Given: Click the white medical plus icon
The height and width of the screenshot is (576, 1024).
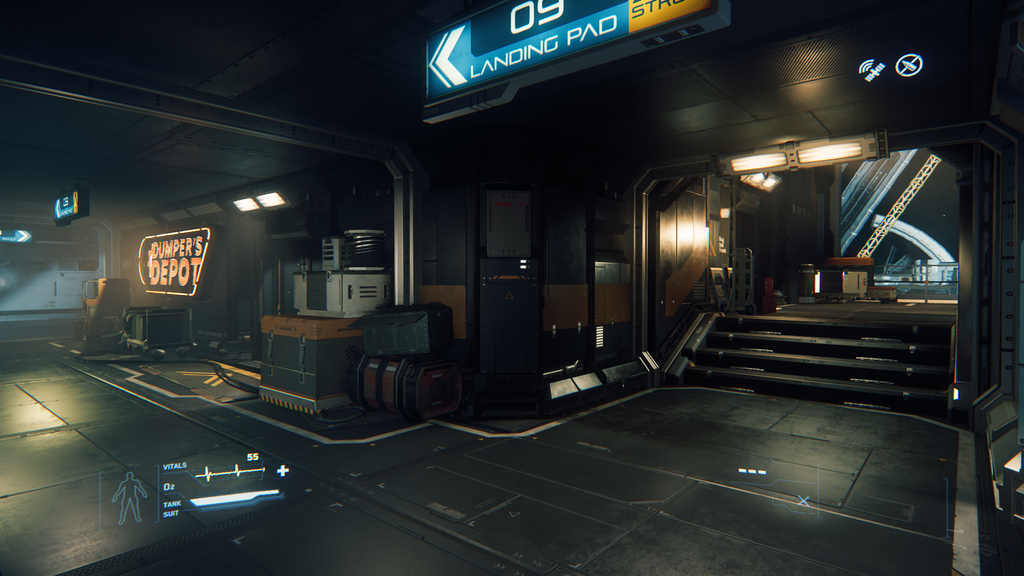Looking at the screenshot, I should click(x=283, y=470).
